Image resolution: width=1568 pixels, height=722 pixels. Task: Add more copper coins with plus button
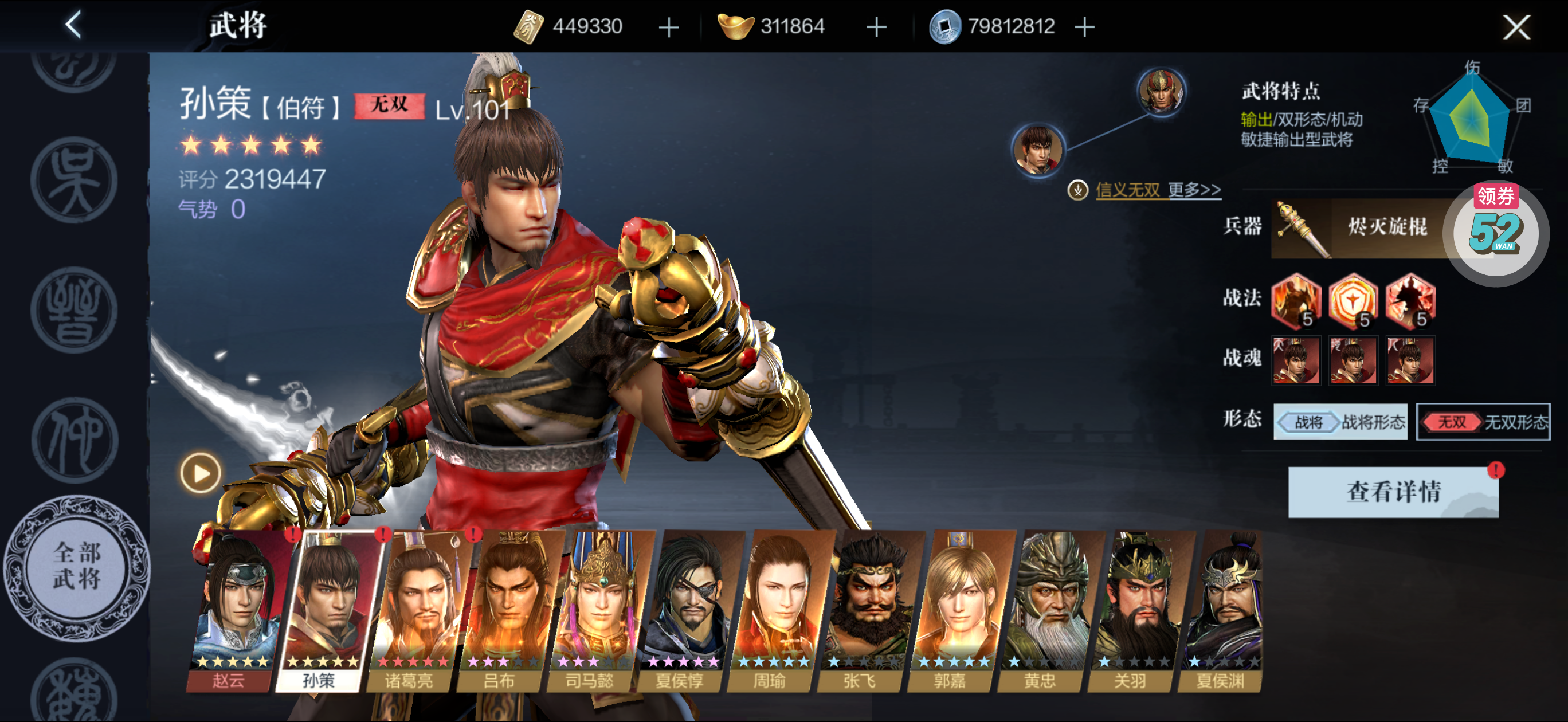(x=1084, y=28)
